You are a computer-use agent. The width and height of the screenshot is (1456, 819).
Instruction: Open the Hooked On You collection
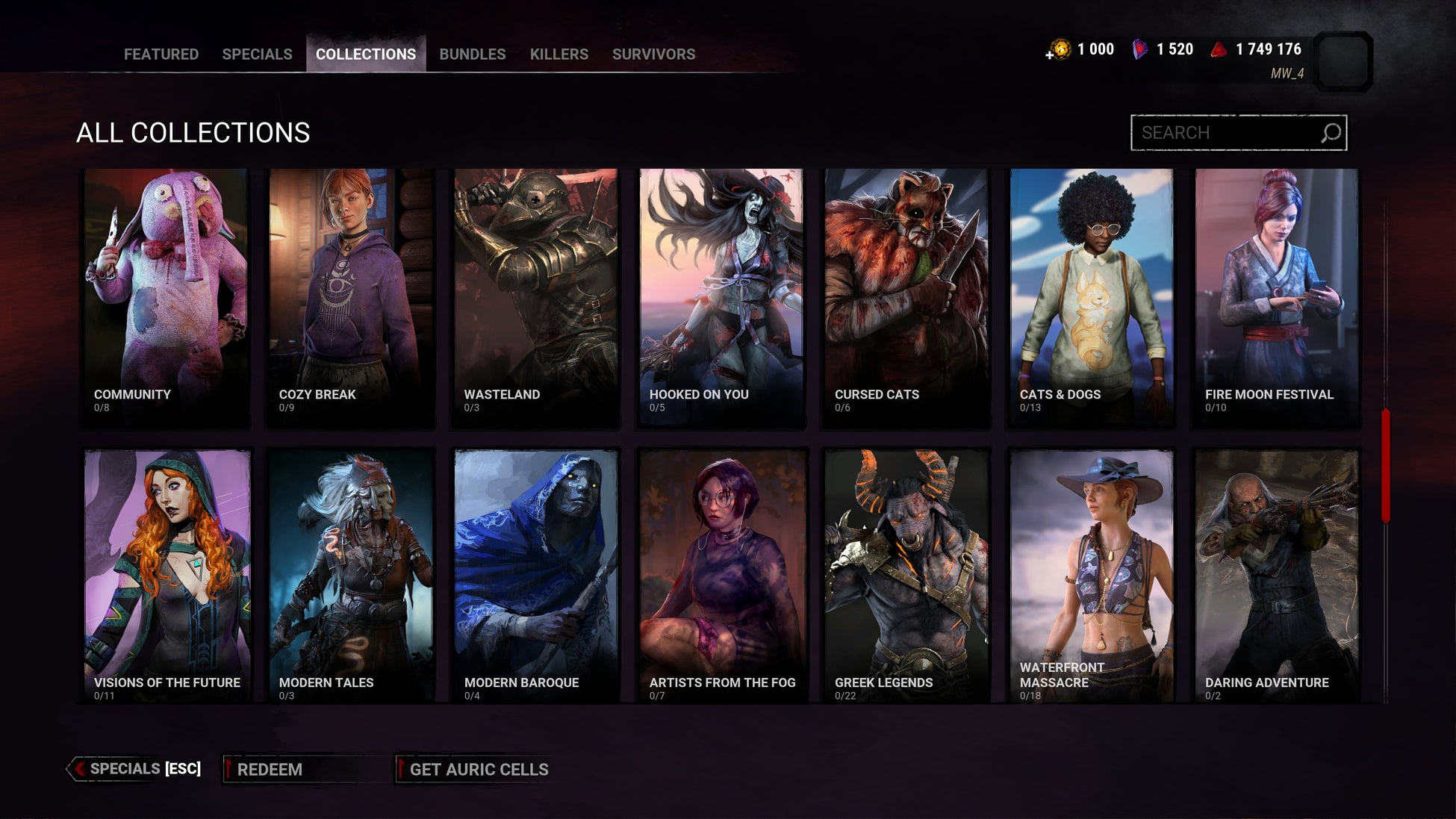tap(721, 297)
